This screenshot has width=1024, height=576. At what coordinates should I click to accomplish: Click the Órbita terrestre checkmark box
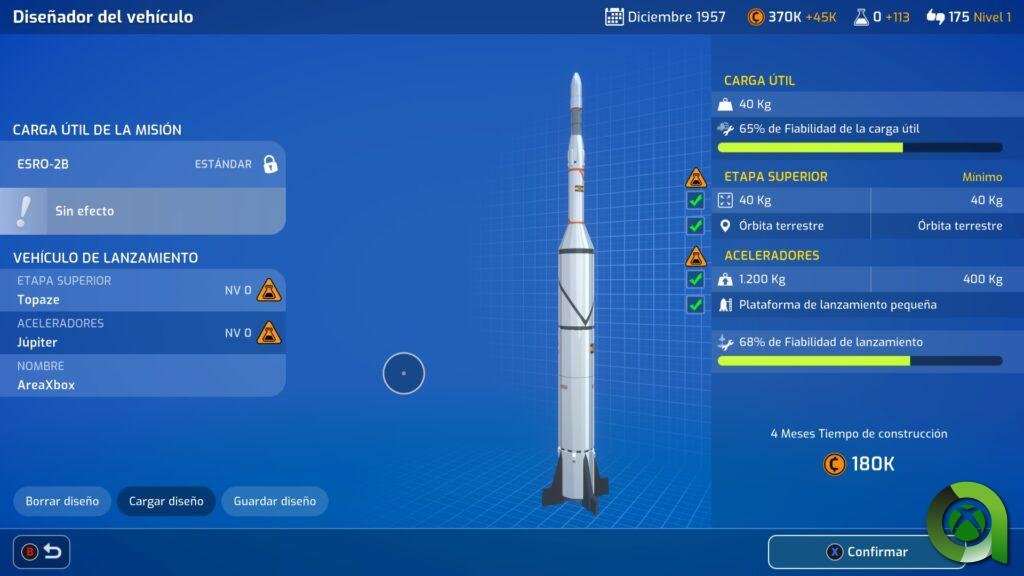pos(696,226)
